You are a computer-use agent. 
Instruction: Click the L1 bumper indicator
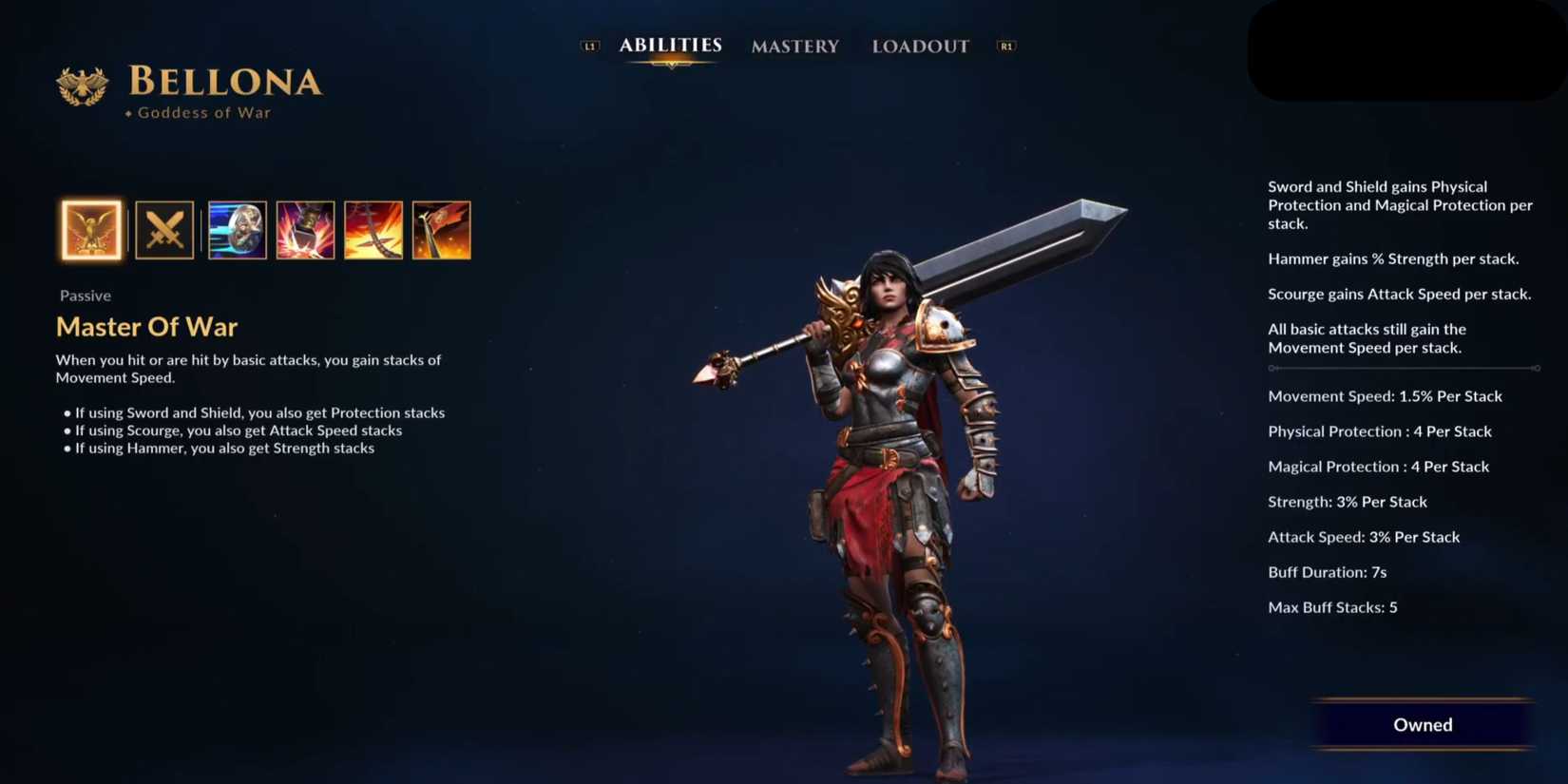[591, 44]
